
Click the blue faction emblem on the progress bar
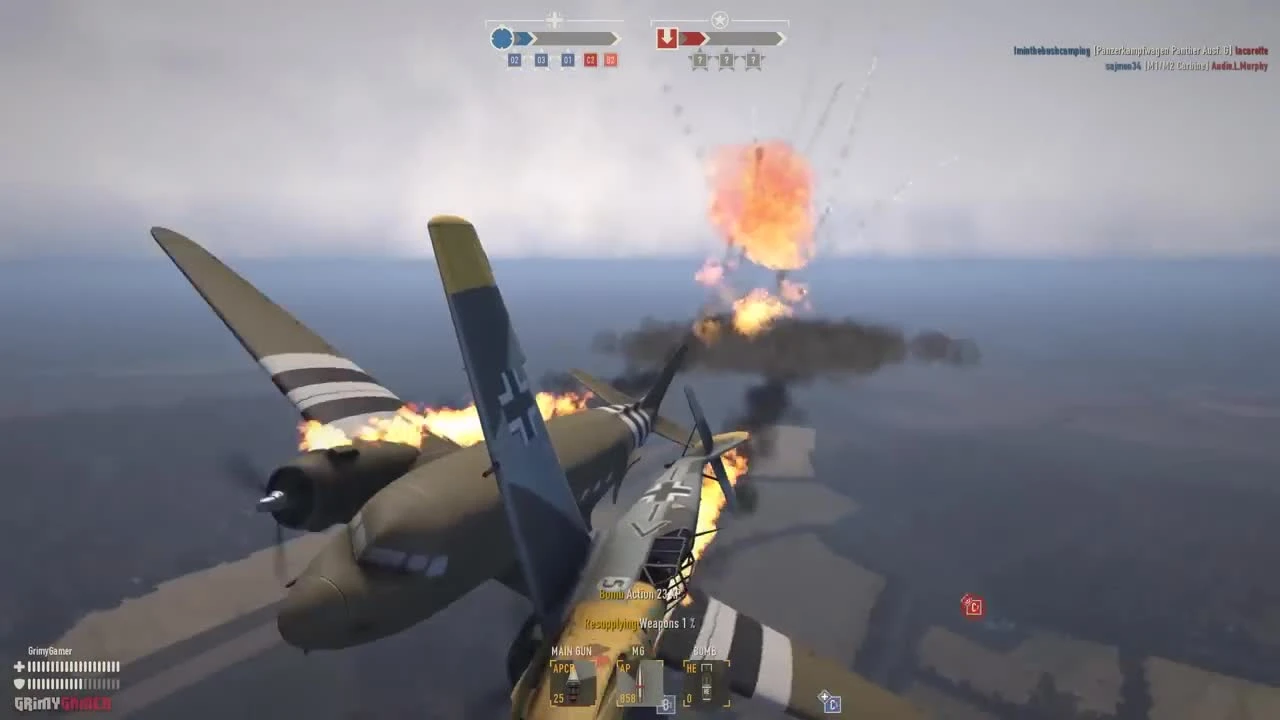(500, 38)
